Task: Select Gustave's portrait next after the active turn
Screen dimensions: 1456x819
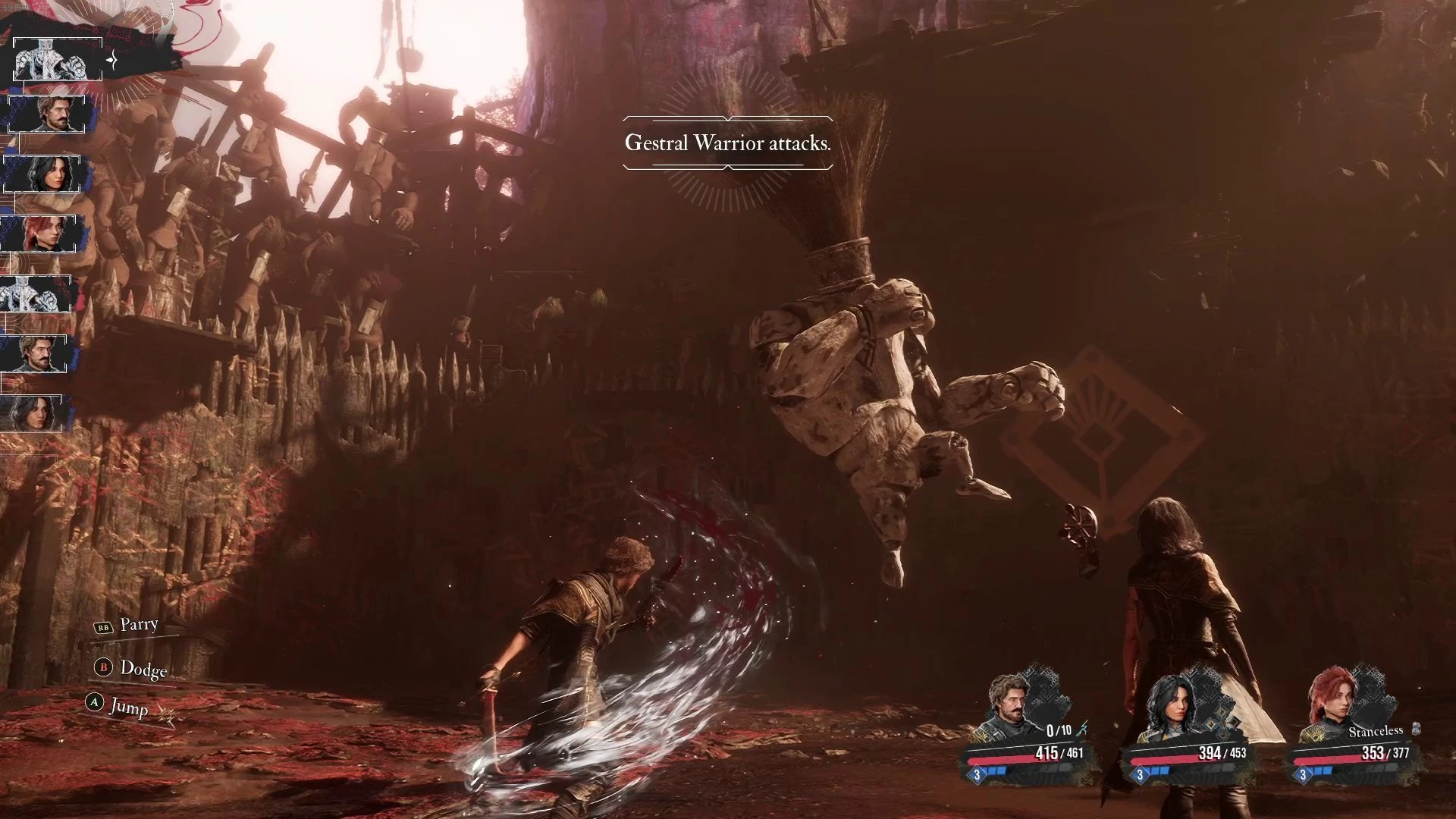Action: [52, 114]
